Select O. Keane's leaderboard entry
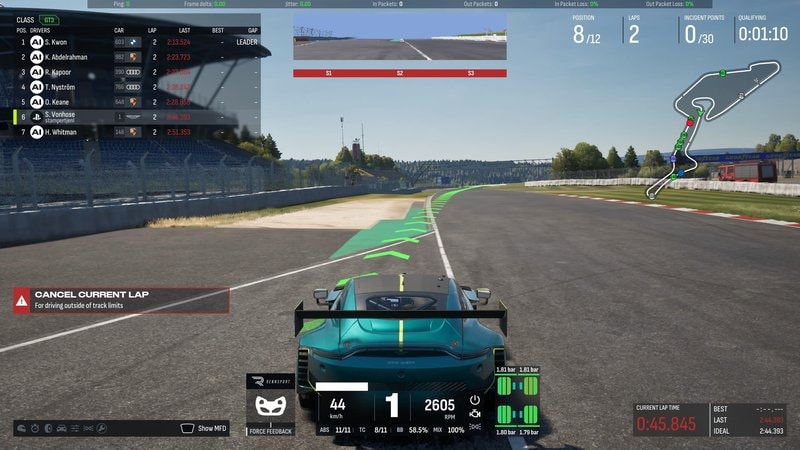 [136, 101]
